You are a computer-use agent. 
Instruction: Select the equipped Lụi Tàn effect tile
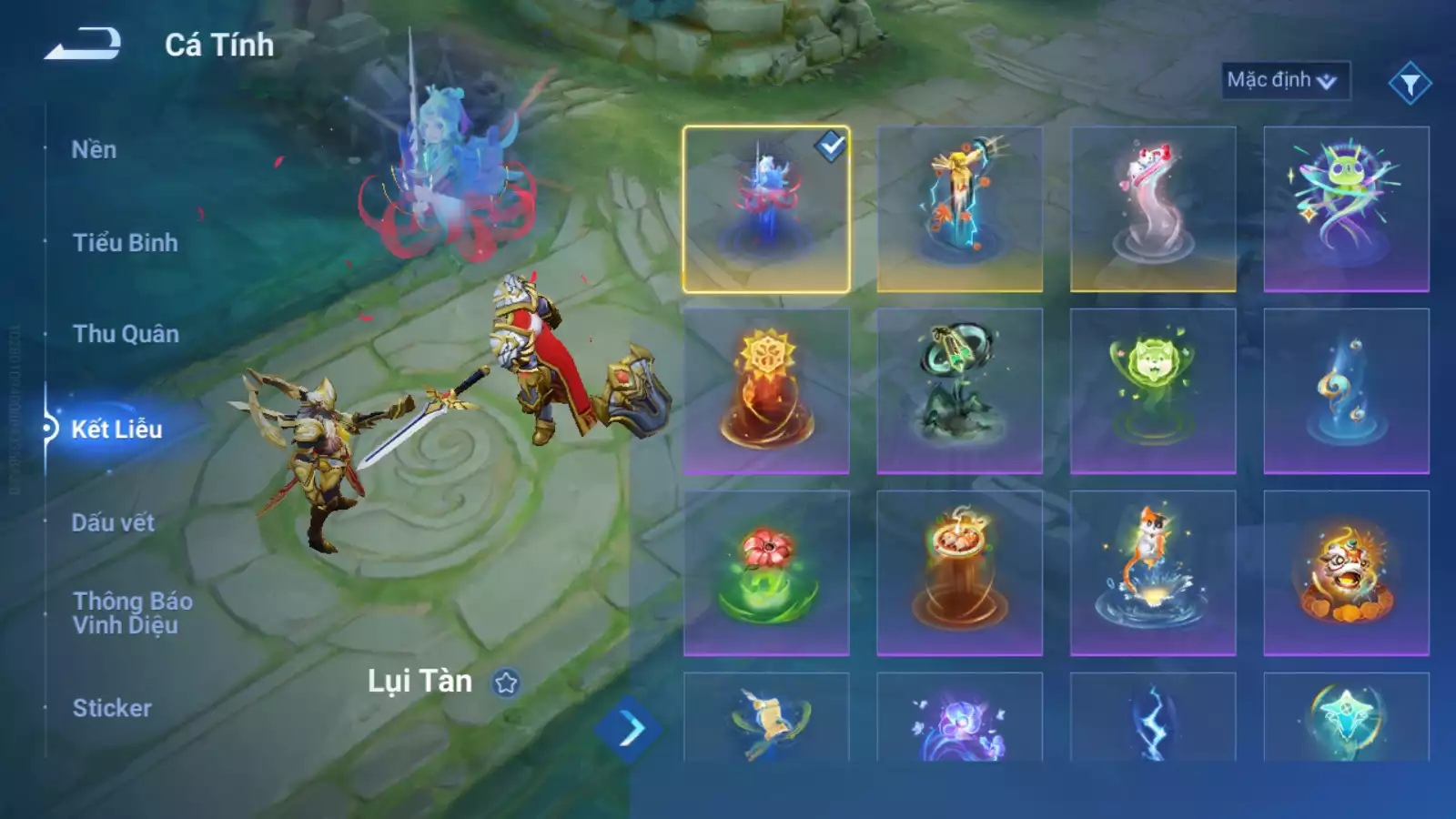(x=766, y=209)
